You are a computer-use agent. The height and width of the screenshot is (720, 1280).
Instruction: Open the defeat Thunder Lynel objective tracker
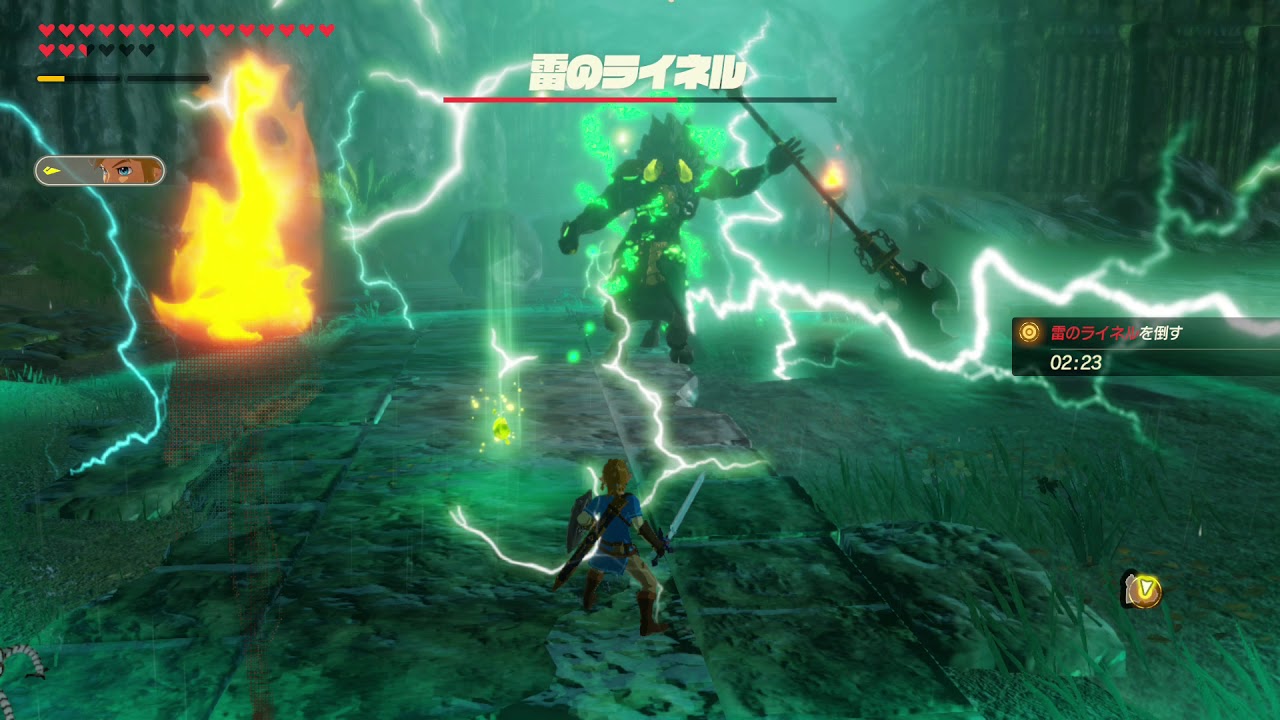pyautogui.click(x=1144, y=346)
